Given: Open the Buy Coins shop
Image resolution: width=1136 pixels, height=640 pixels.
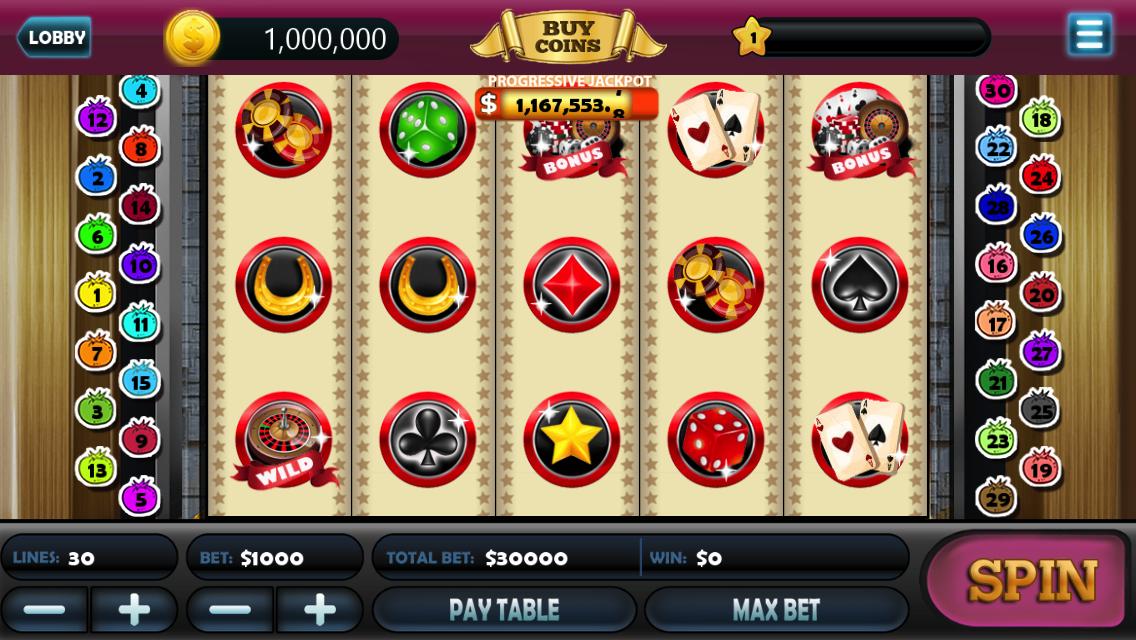Looking at the screenshot, I should coord(567,37).
